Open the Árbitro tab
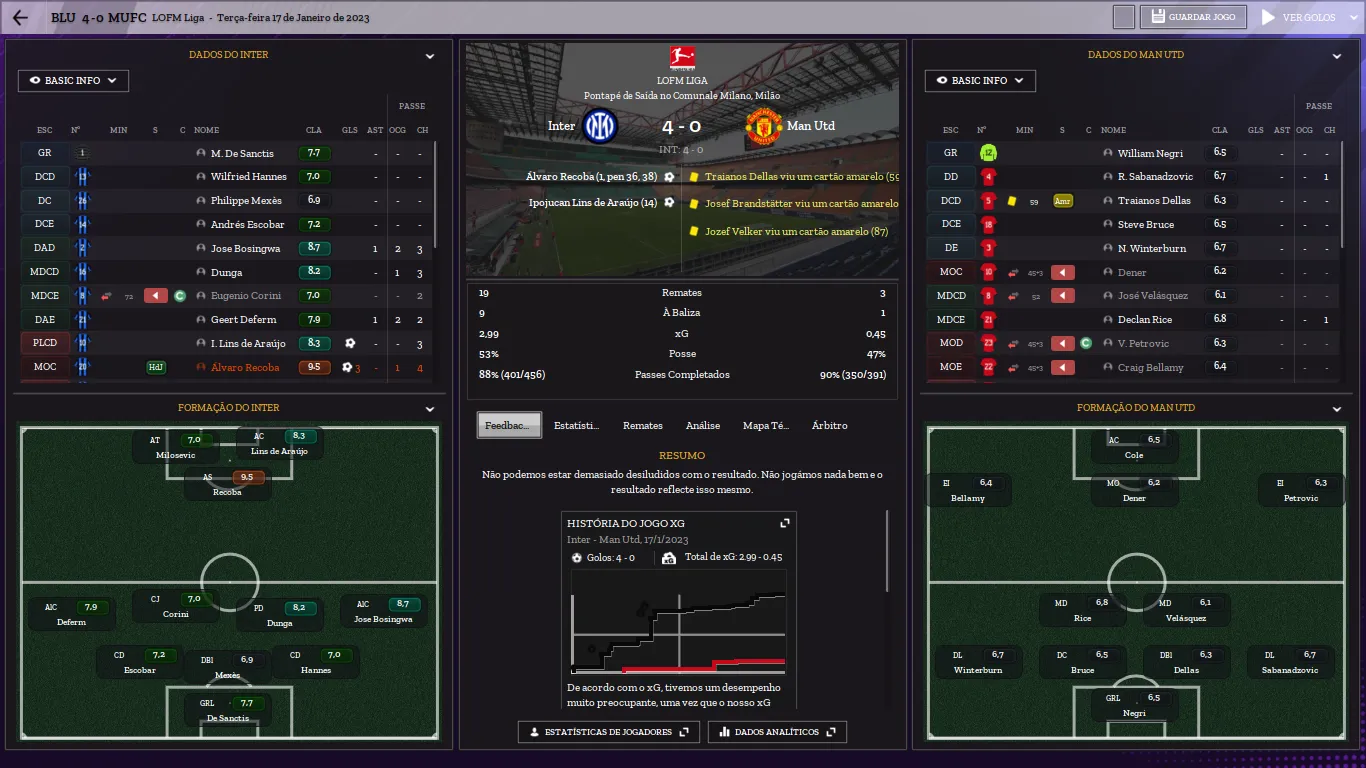Viewport: 1366px width, 768px height. click(x=829, y=426)
